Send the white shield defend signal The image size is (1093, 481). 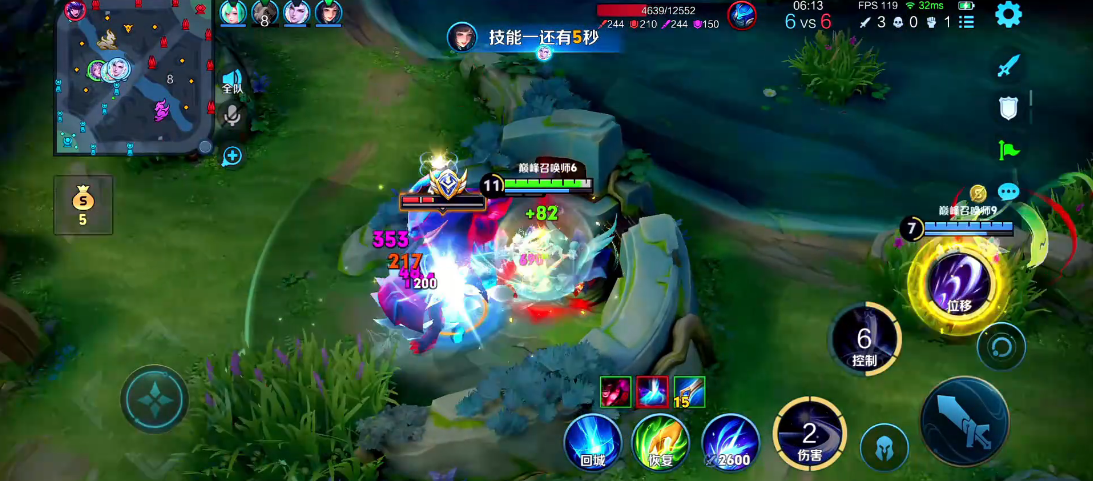coord(1008,108)
